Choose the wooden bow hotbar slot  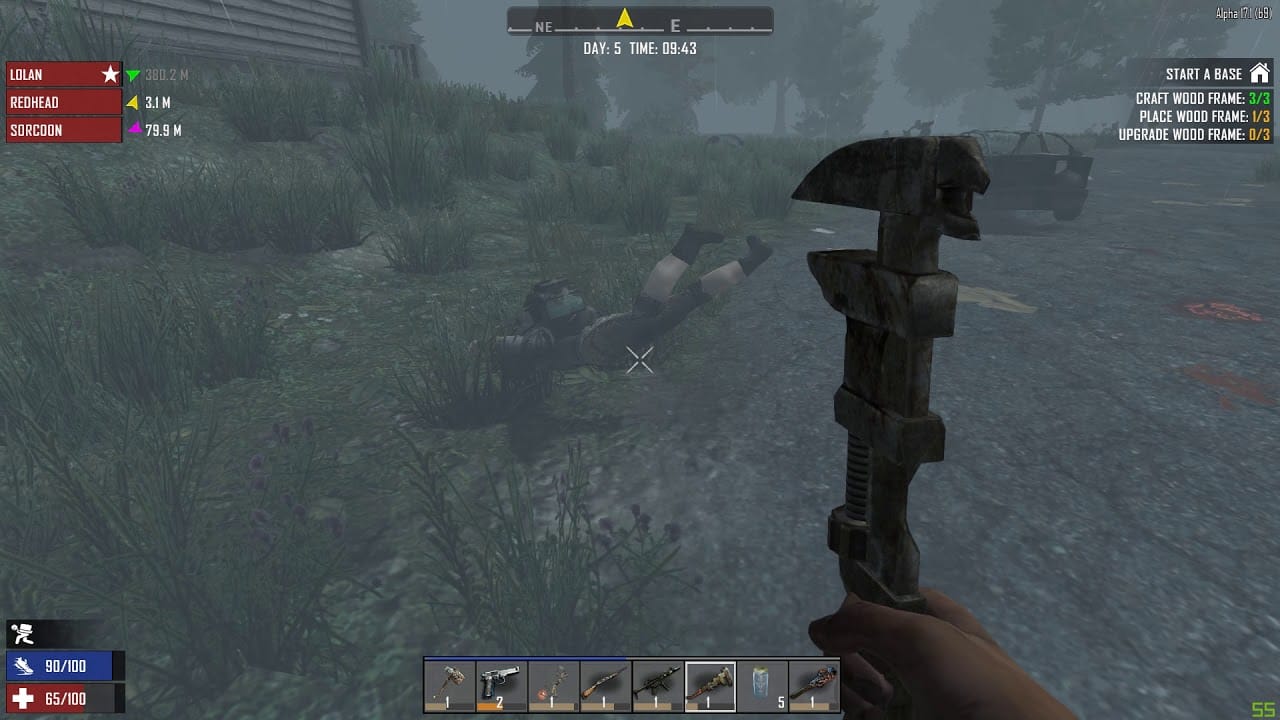point(554,686)
